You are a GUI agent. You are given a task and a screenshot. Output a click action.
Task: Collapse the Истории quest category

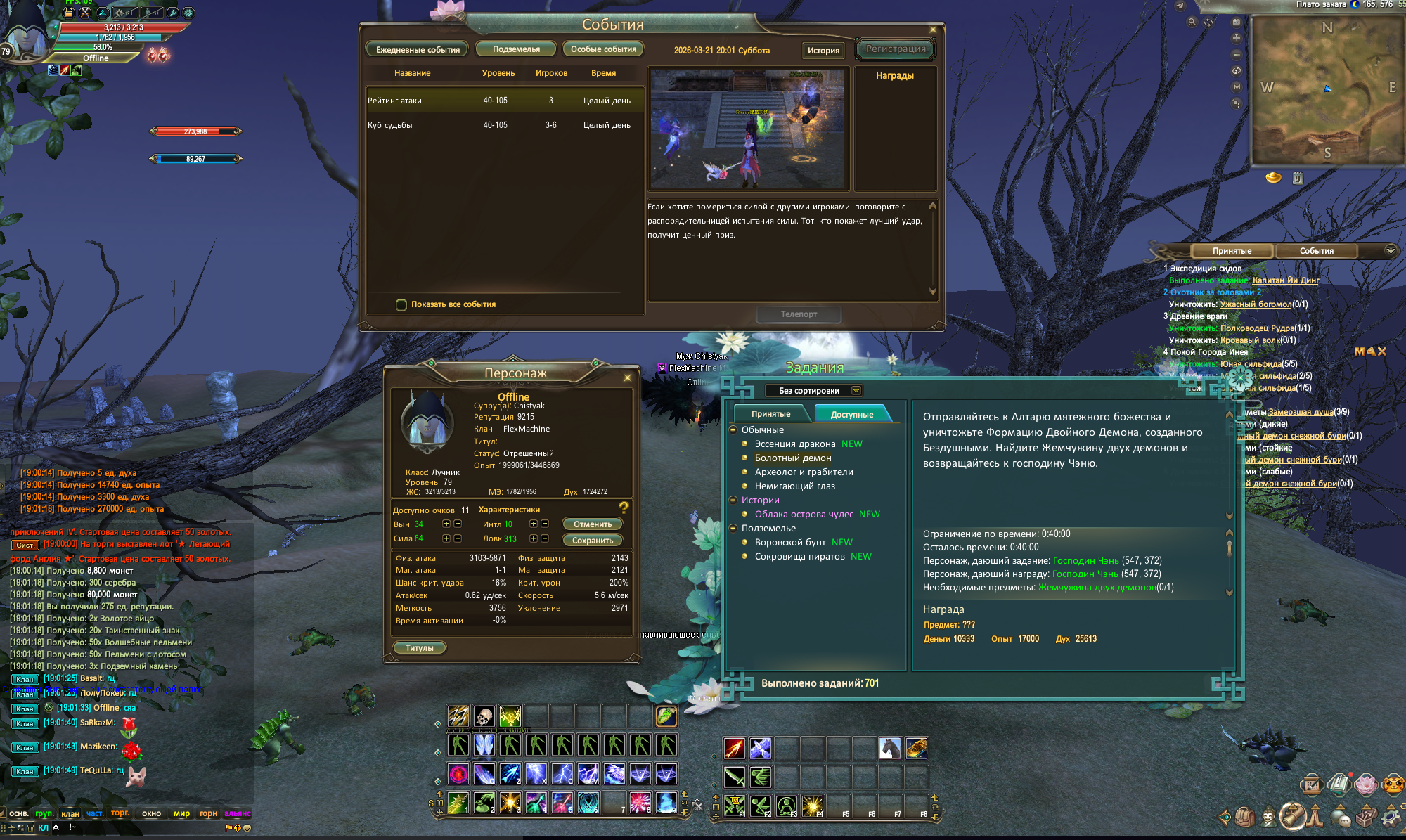pyautogui.click(x=733, y=500)
